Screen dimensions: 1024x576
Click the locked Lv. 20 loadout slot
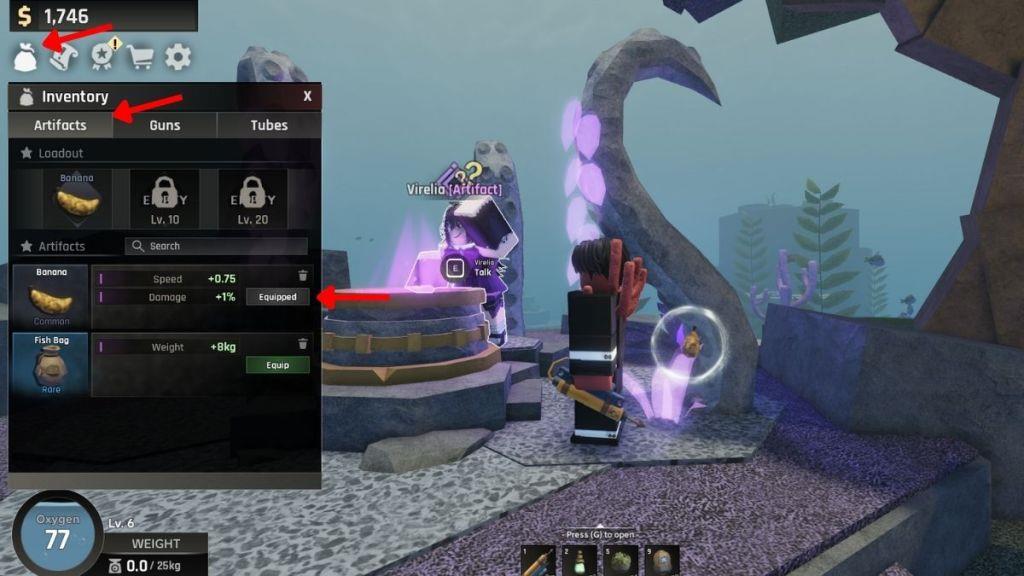tap(252, 199)
